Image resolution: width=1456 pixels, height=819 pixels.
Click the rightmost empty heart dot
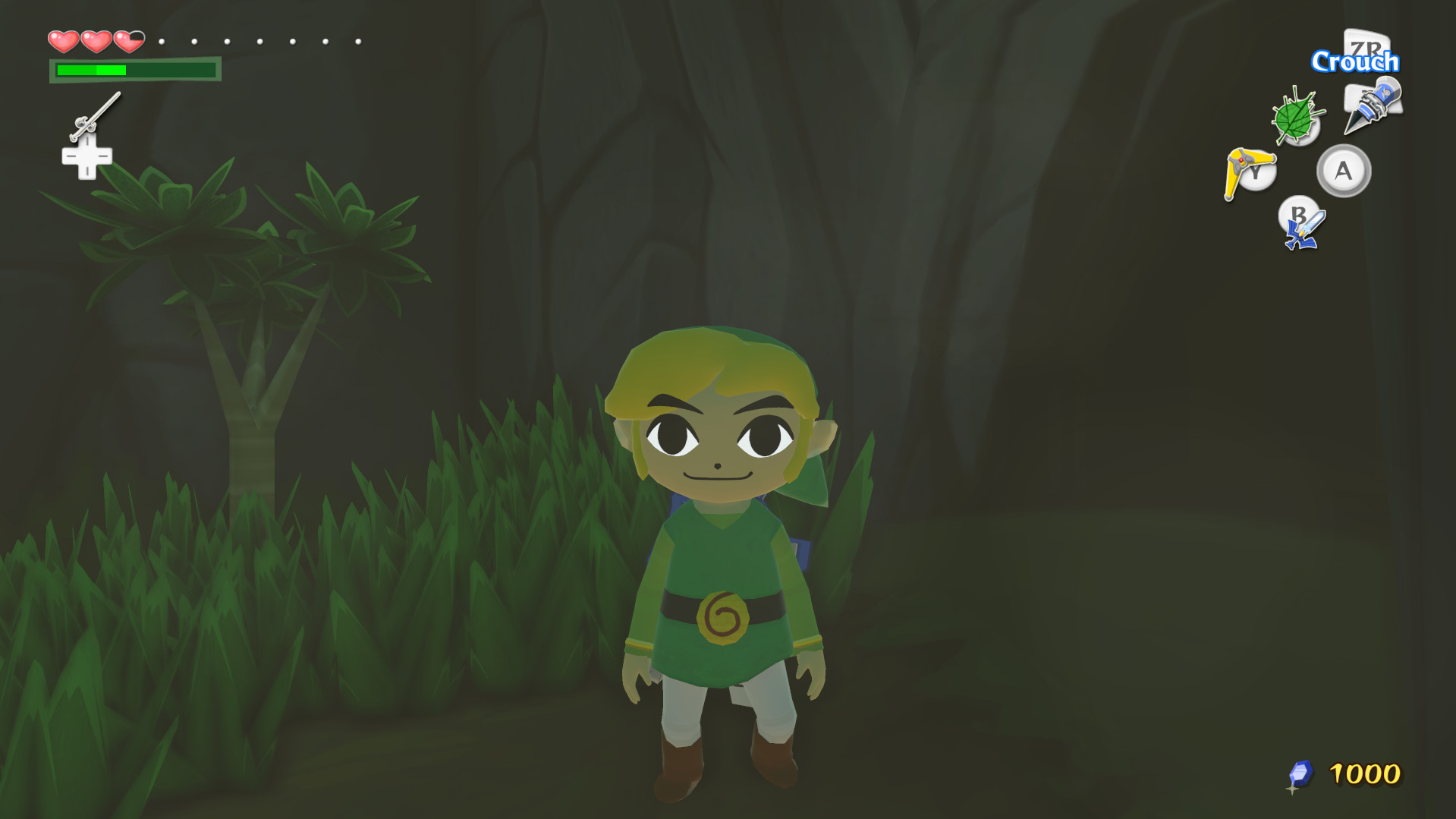(x=357, y=42)
